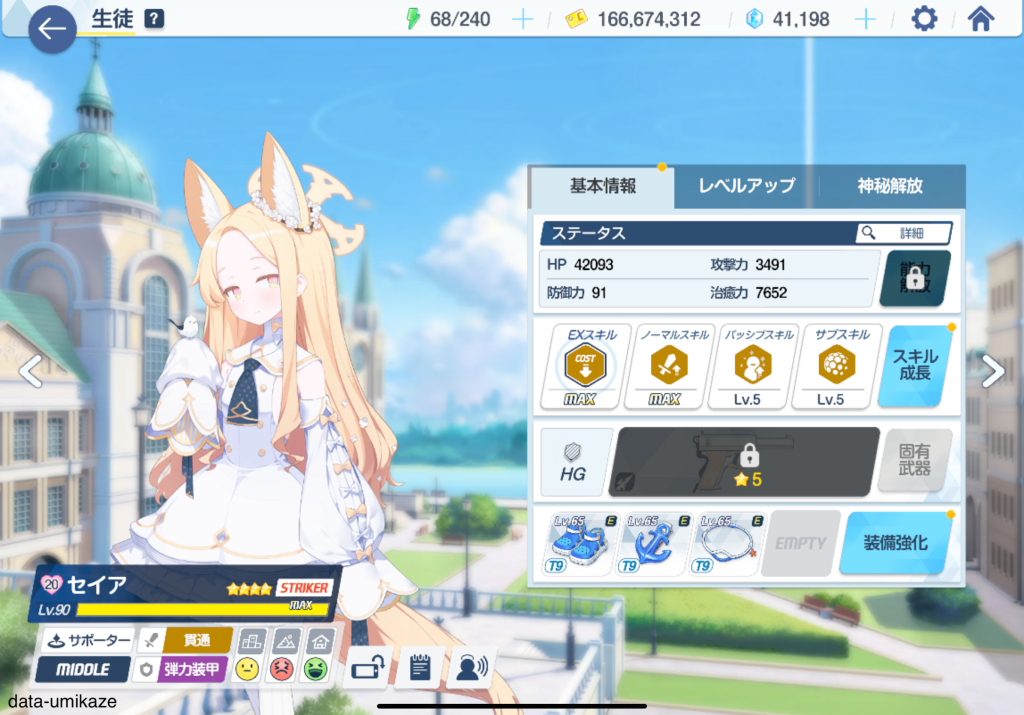Open the 神秘解放 tab
This screenshot has height=715, width=1024.
[890, 186]
